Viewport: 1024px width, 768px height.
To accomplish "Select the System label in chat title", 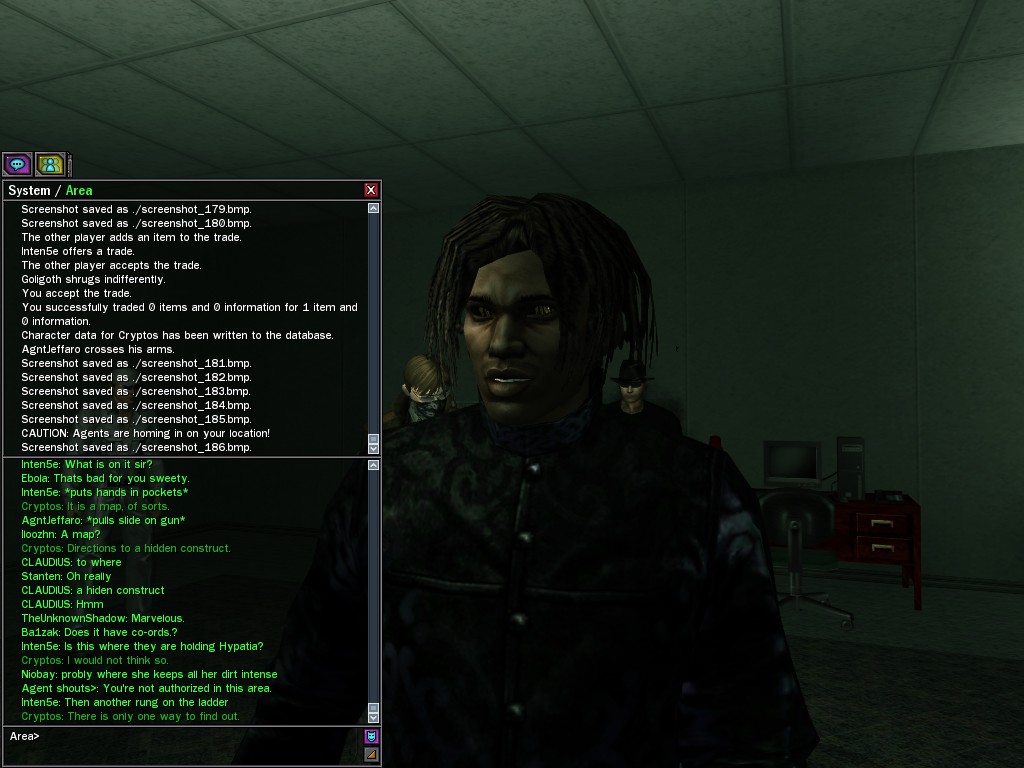I will [29, 190].
